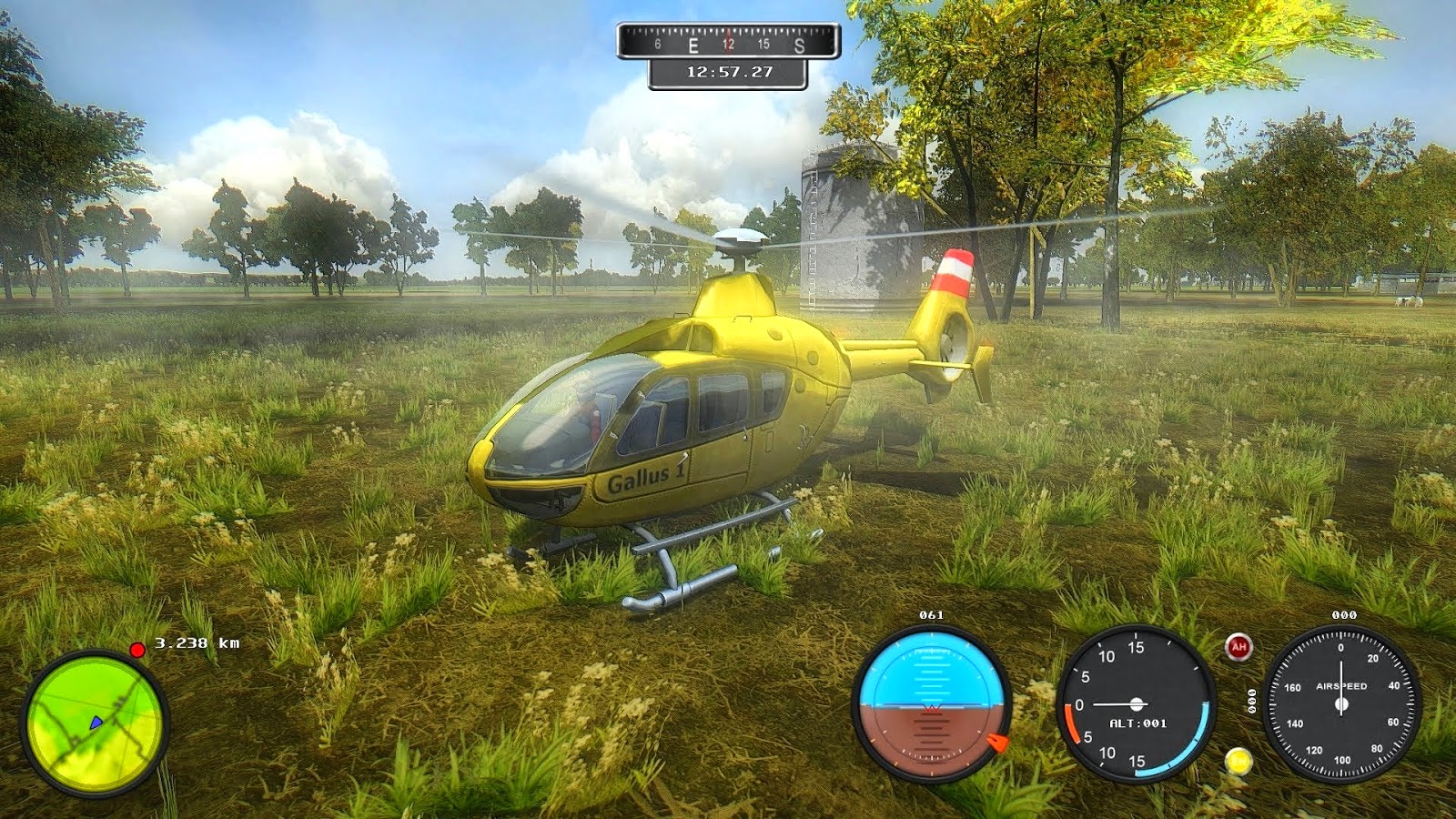This screenshot has width=1456, height=819.
Task: Click the heading compass strip
Action: [728, 43]
